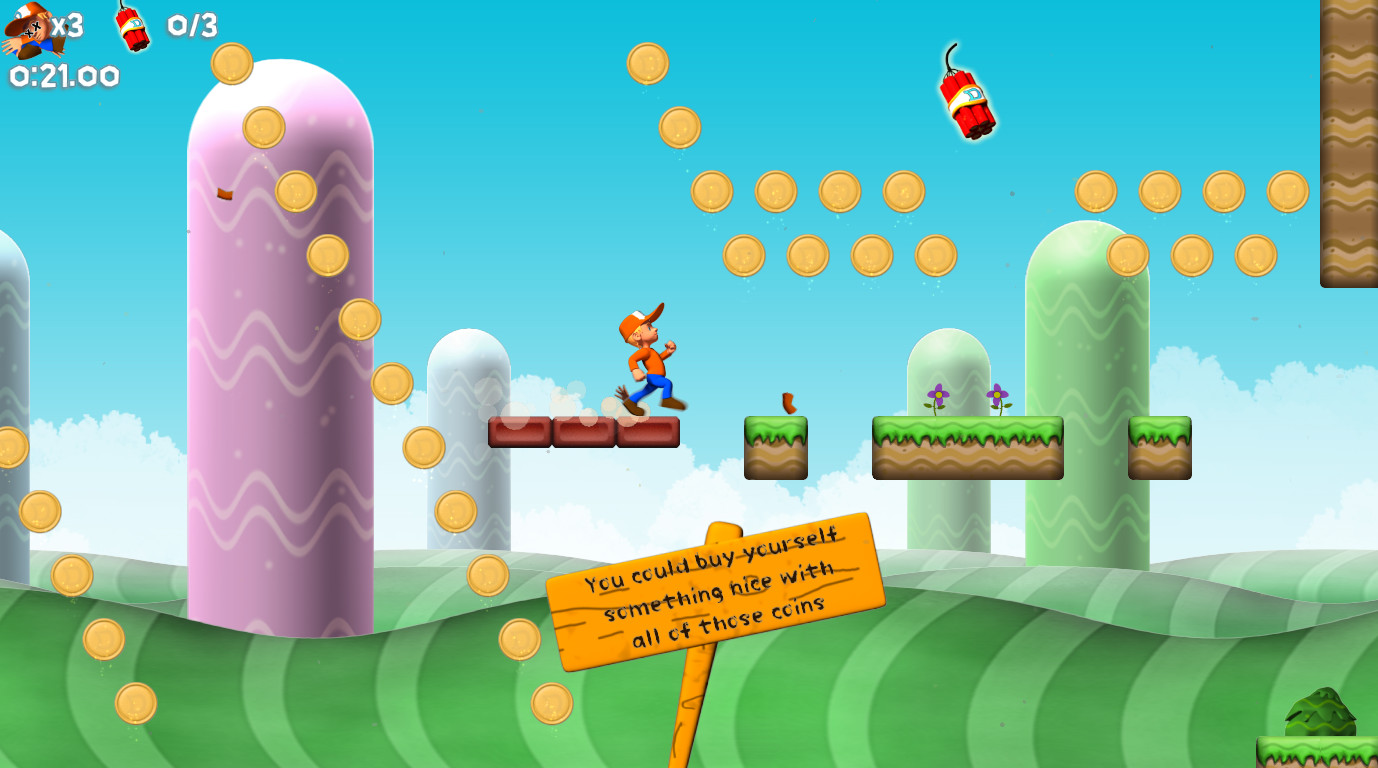The height and width of the screenshot is (768, 1378).
Task: Click the miner character head icon in HUD
Action: point(28,24)
